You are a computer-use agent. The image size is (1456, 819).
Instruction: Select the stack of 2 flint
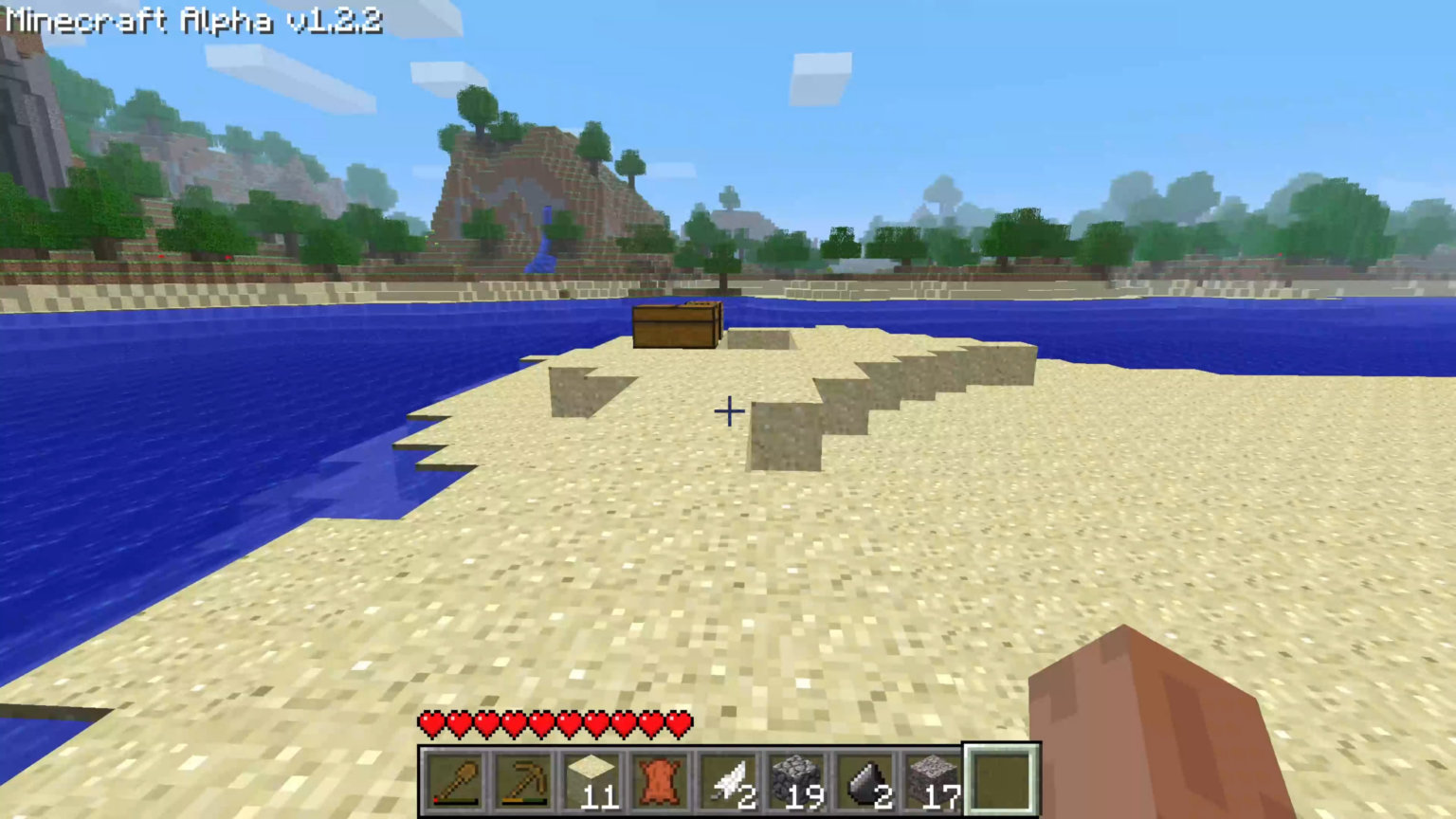[x=868, y=777]
